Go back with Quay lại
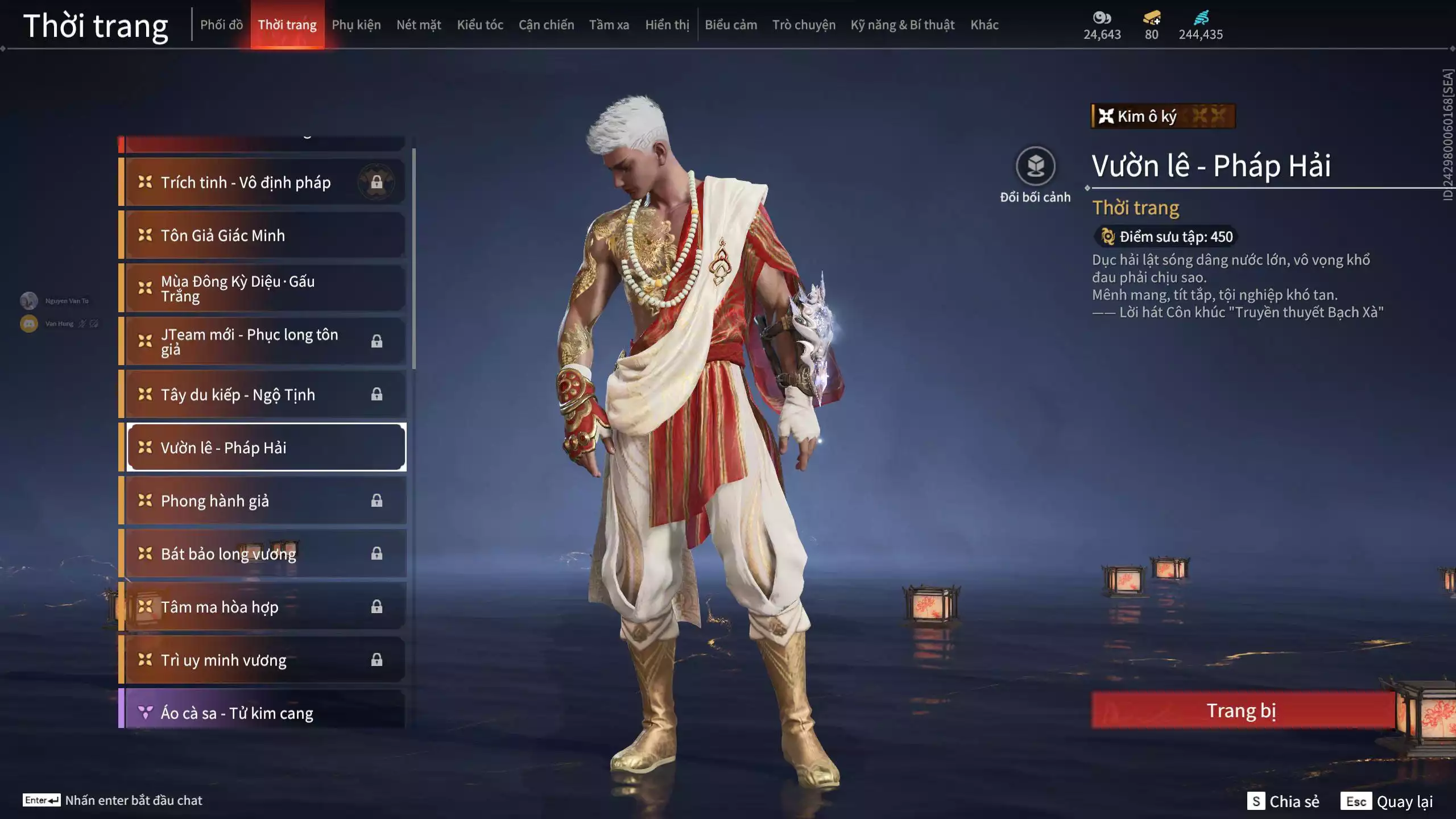The image size is (1456, 819). (x=1387, y=801)
